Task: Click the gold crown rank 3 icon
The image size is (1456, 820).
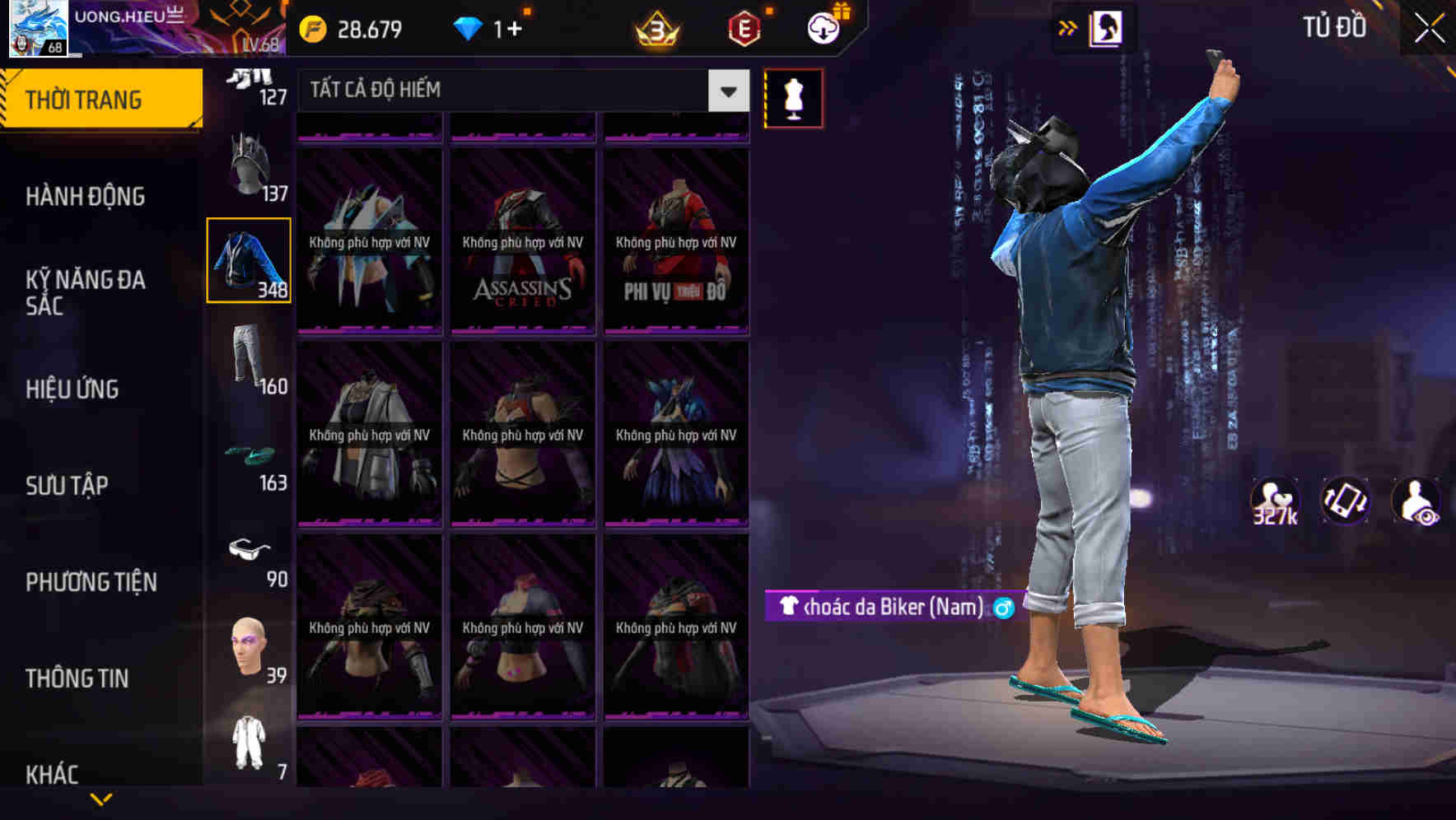Action: coord(654,29)
